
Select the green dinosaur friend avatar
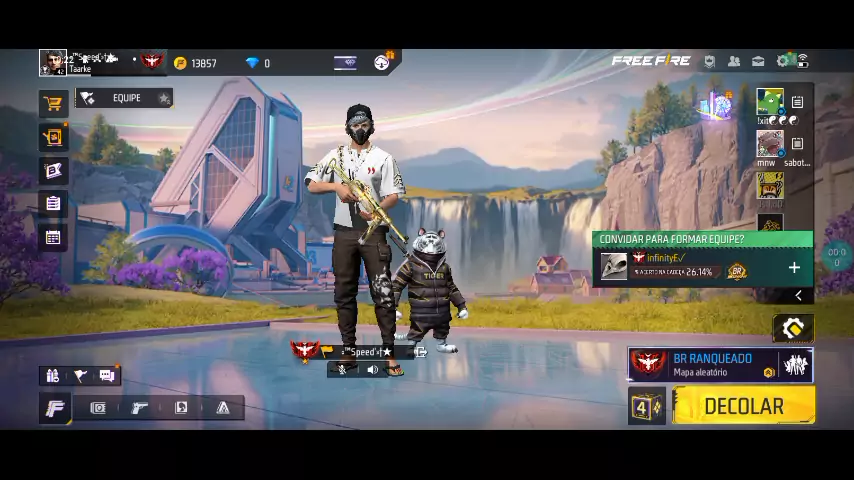tap(769, 102)
